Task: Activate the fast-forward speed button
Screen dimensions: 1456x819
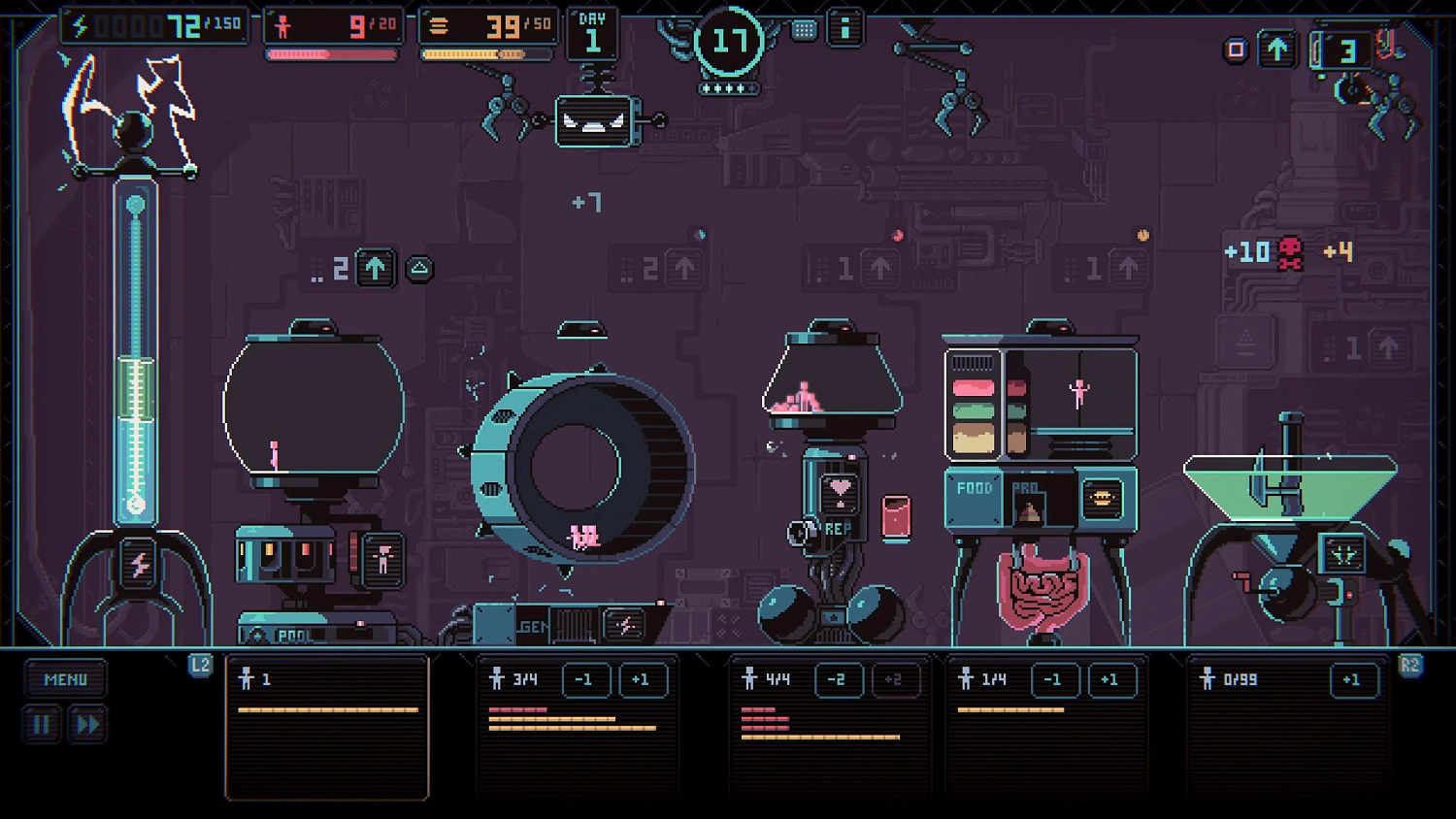Action: [x=86, y=725]
